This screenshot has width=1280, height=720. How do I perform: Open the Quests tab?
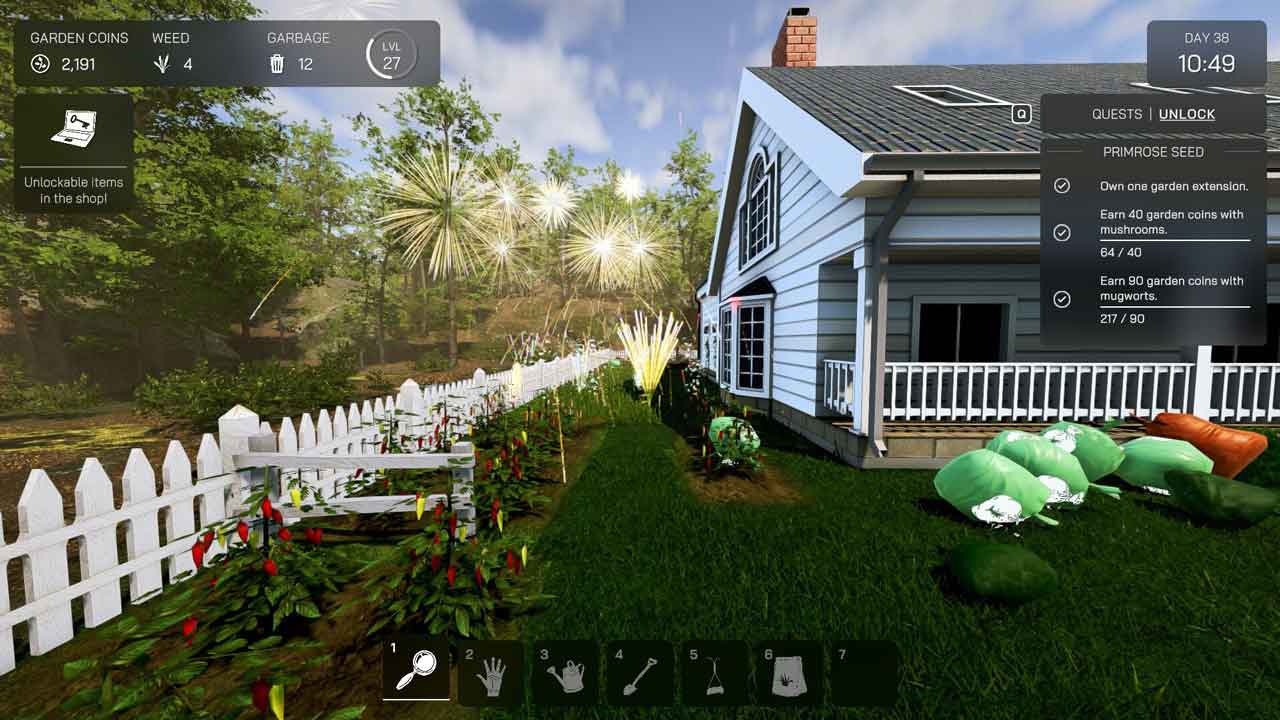point(1116,114)
